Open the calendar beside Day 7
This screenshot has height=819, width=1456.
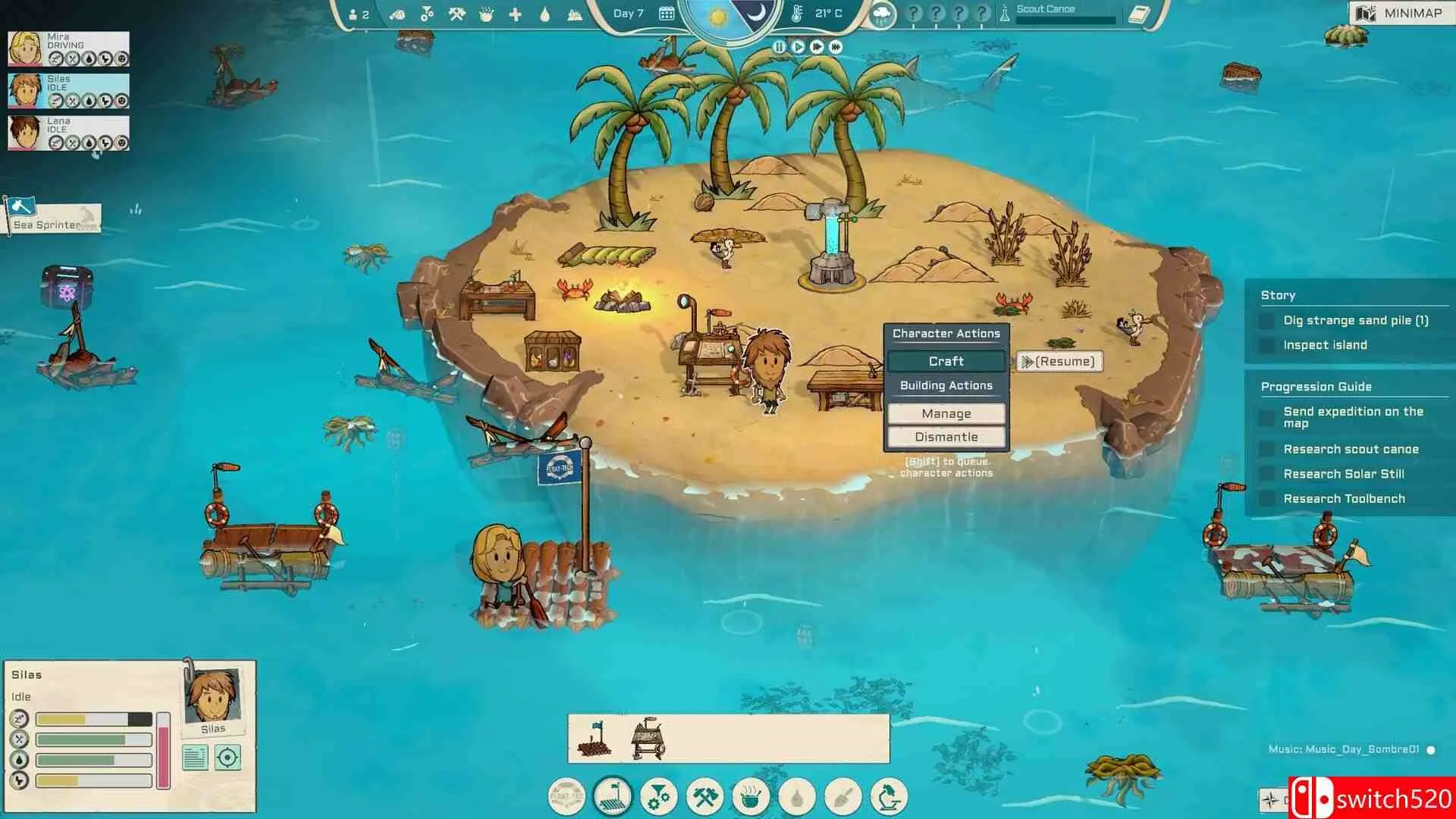[667, 14]
